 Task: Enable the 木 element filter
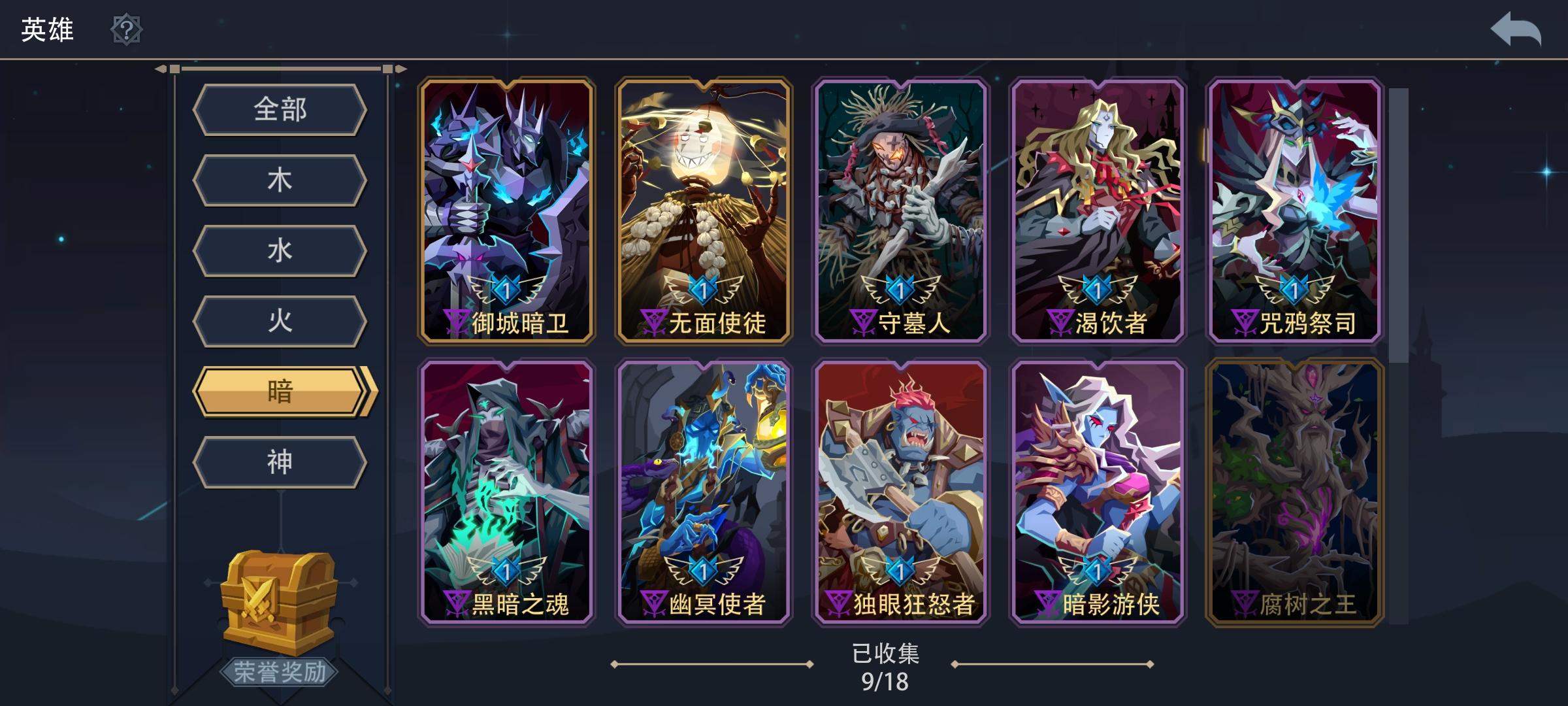tap(281, 180)
